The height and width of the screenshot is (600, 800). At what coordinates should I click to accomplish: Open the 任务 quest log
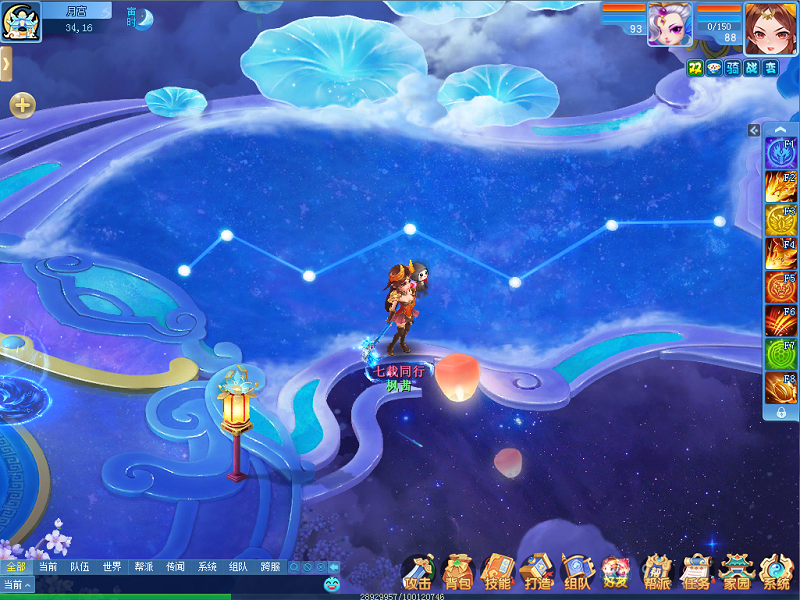tap(697, 573)
